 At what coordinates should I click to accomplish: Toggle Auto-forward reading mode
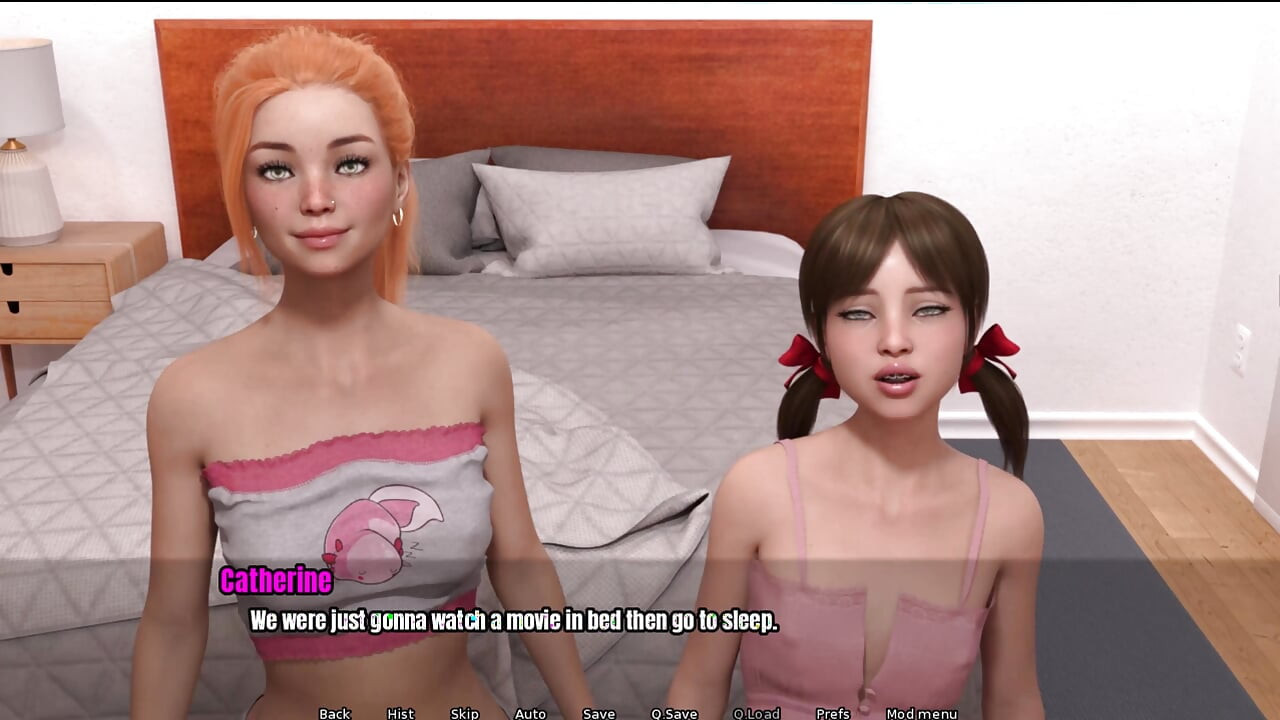point(529,713)
